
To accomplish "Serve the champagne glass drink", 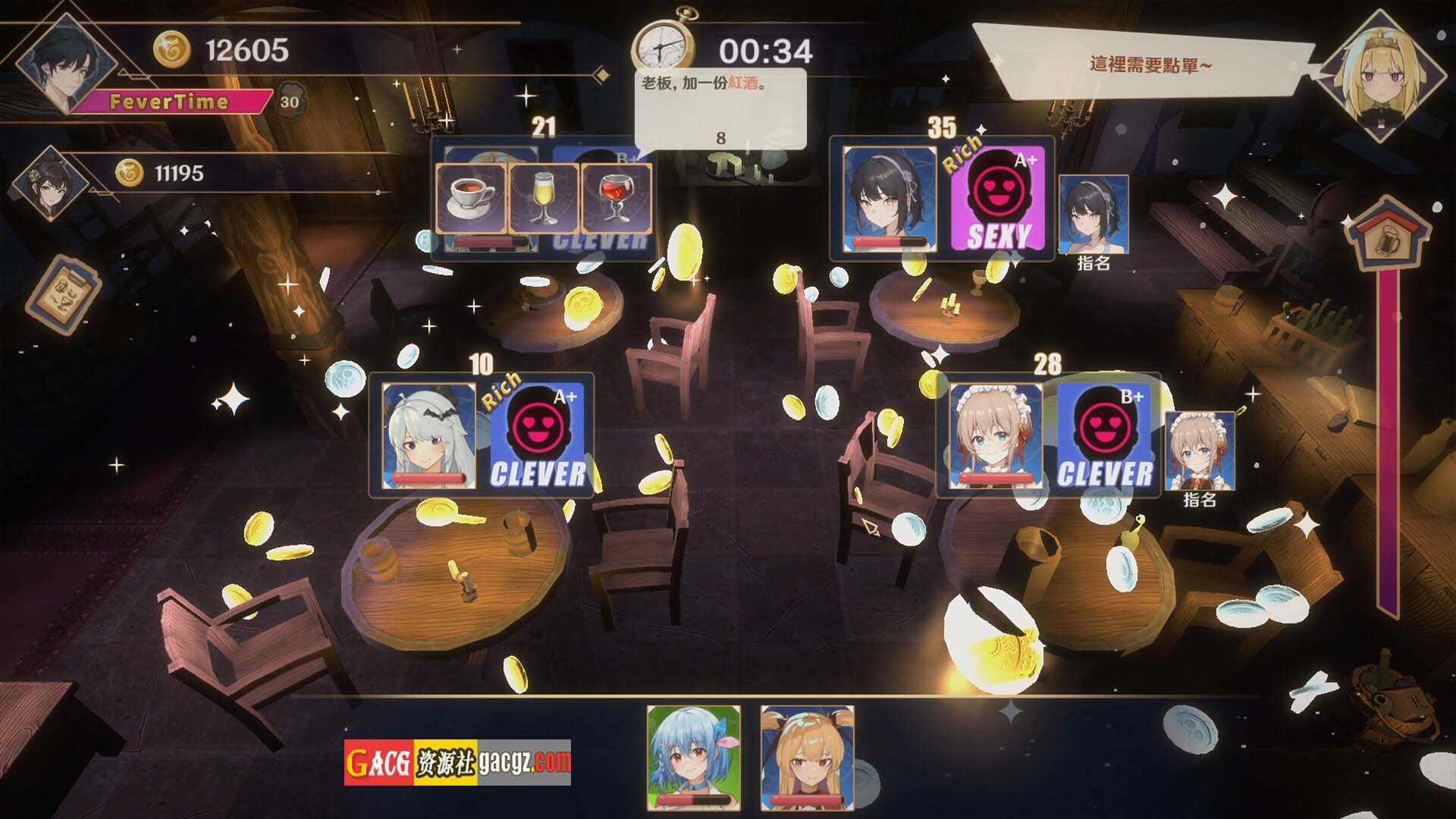I will click(x=543, y=199).
